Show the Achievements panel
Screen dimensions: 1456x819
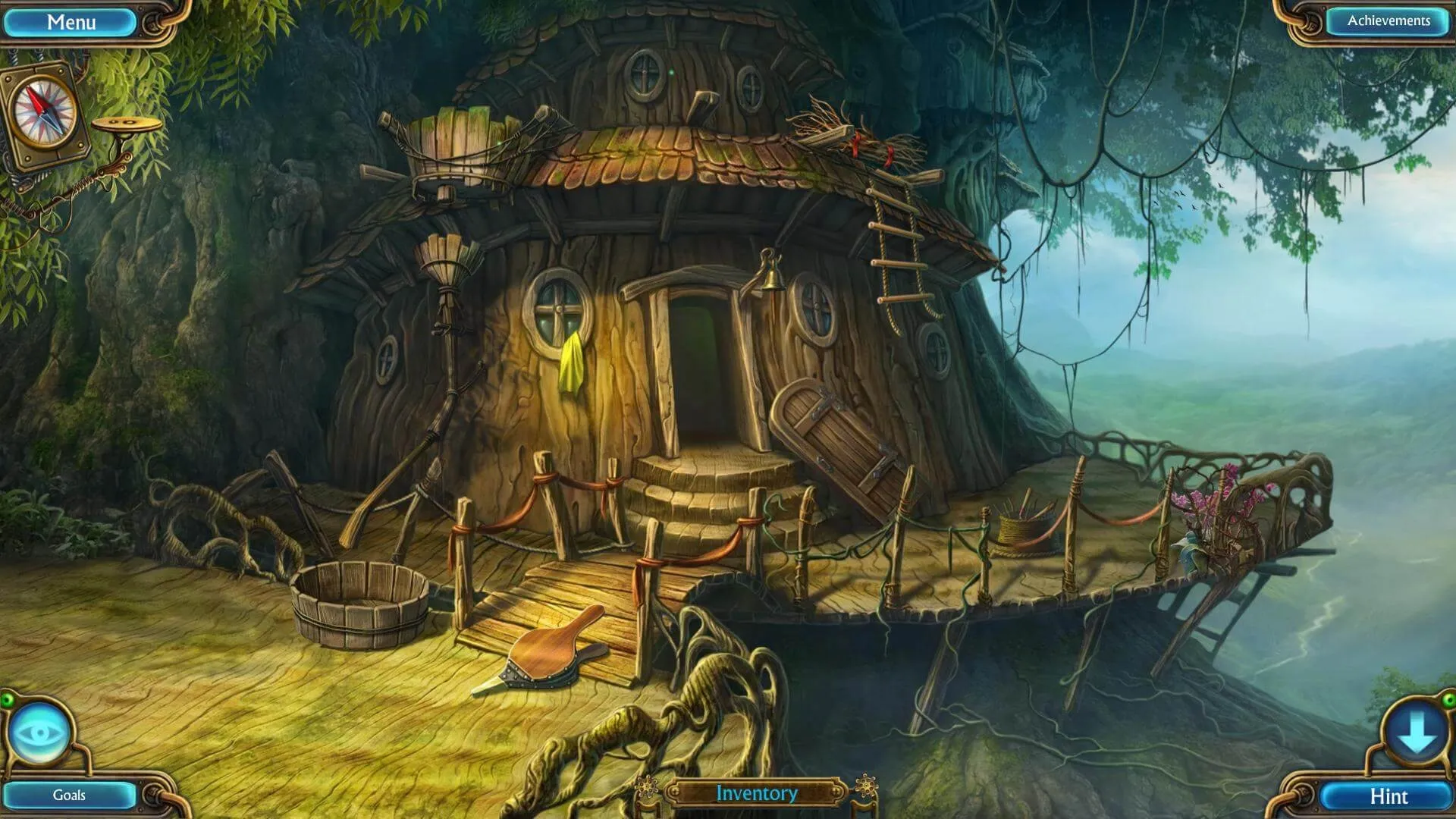pyautogui.click(x=1388, y=21)
